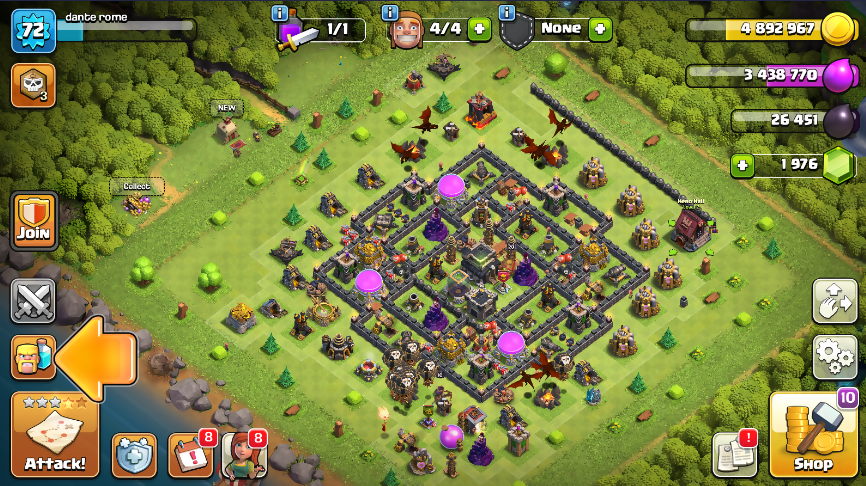Add more gems with the green plus
866x486 pixels.
[743, 164]
